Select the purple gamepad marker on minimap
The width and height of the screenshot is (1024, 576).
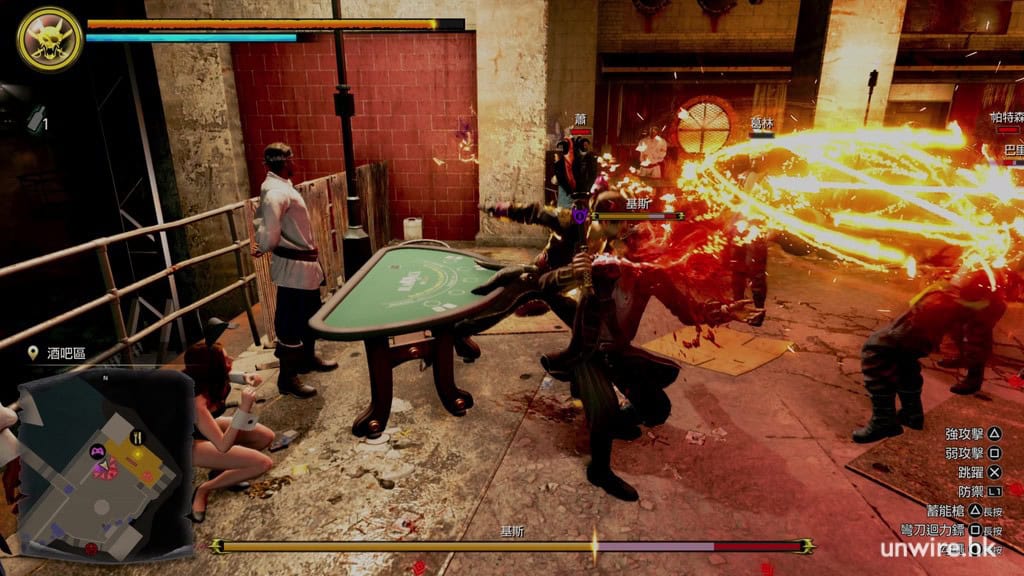tap(98, 451)
